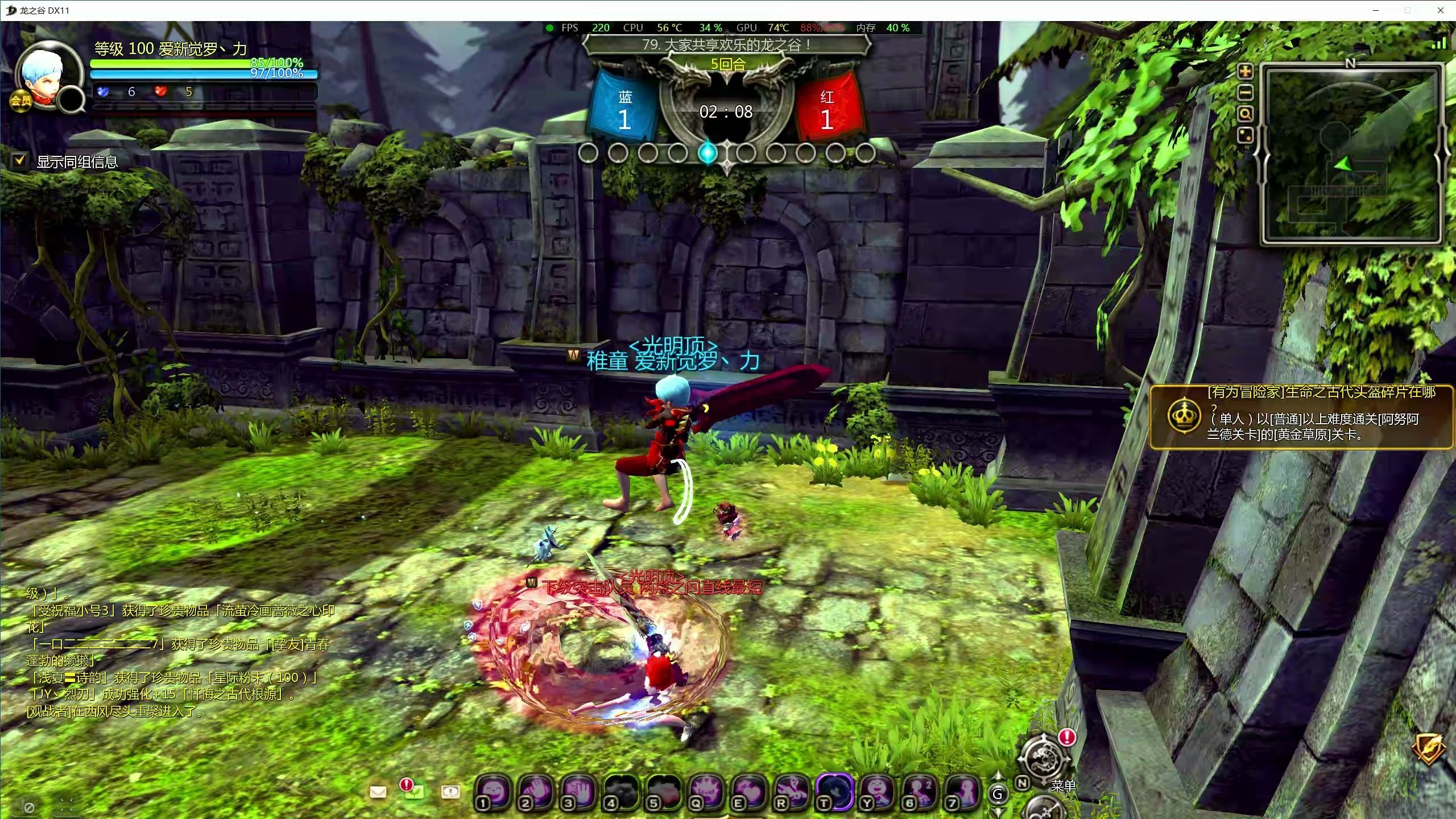Zoom out the minimap with the minus button
This screenshot has width=1456, height=819.
pos(1246,93)
